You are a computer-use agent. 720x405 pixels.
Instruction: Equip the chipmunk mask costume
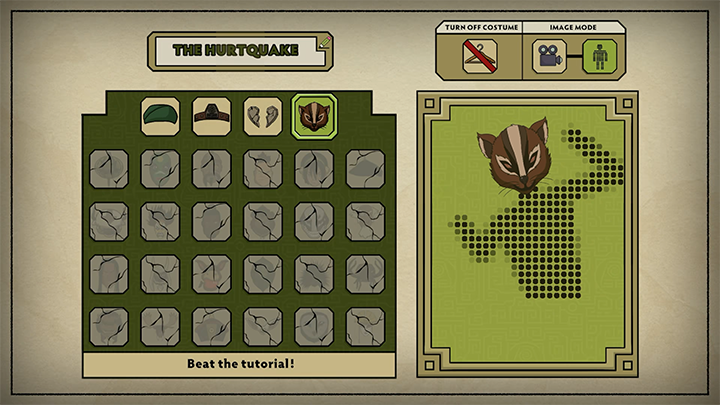pos(314,116)
